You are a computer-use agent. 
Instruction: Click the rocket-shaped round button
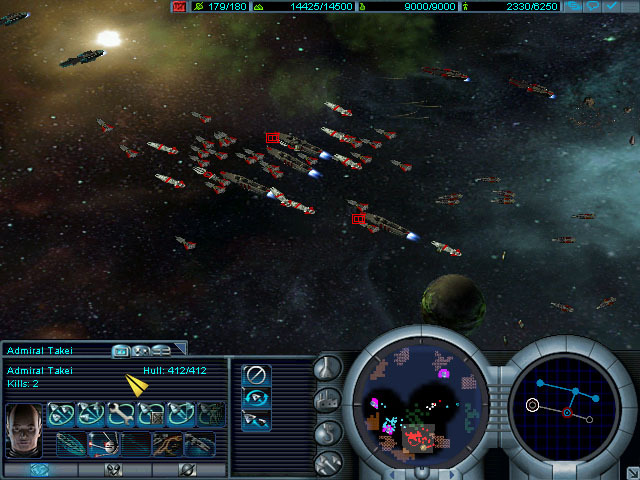coord(328,369)
